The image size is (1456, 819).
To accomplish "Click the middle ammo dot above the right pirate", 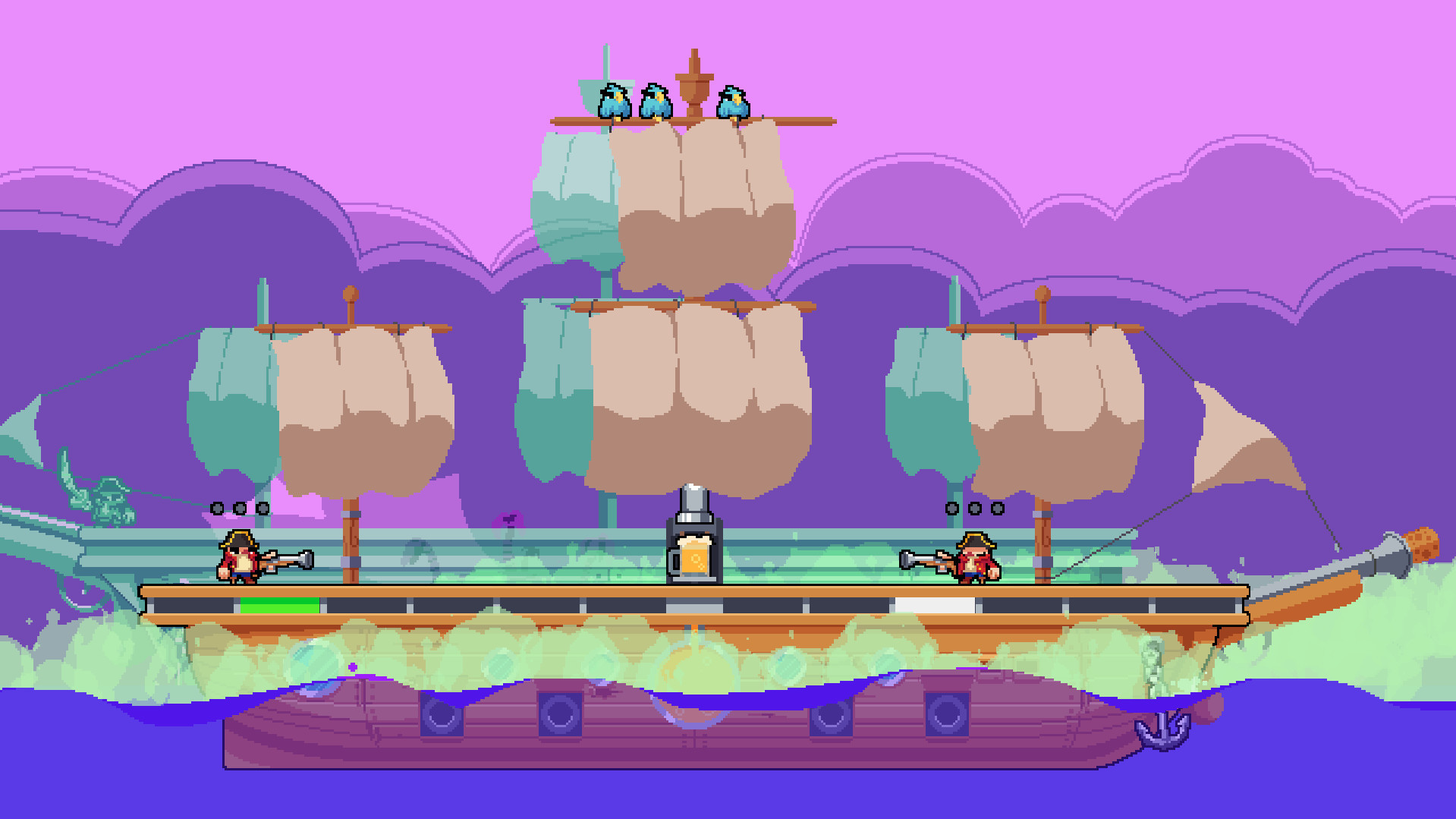I will (975, 509).
